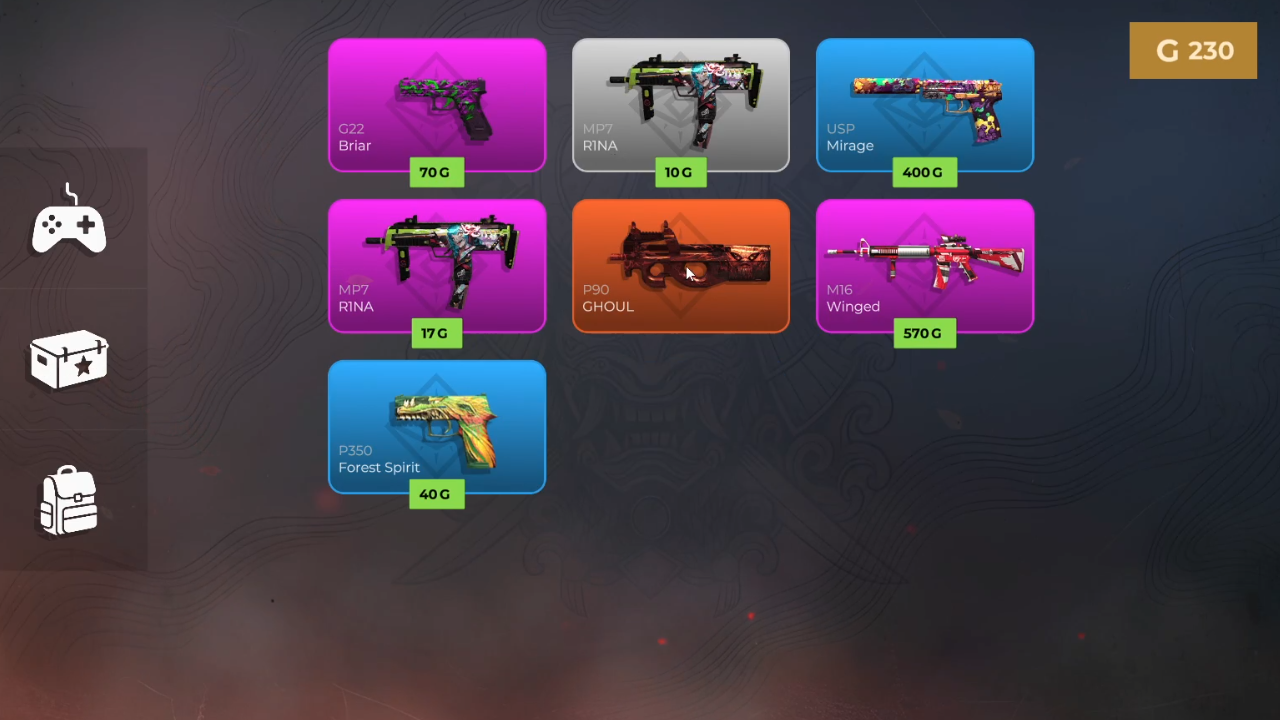Screen dimensions: 1280x720
Task: Open the loot crate icon in the sidebar
Action: [x=69, y=360]
